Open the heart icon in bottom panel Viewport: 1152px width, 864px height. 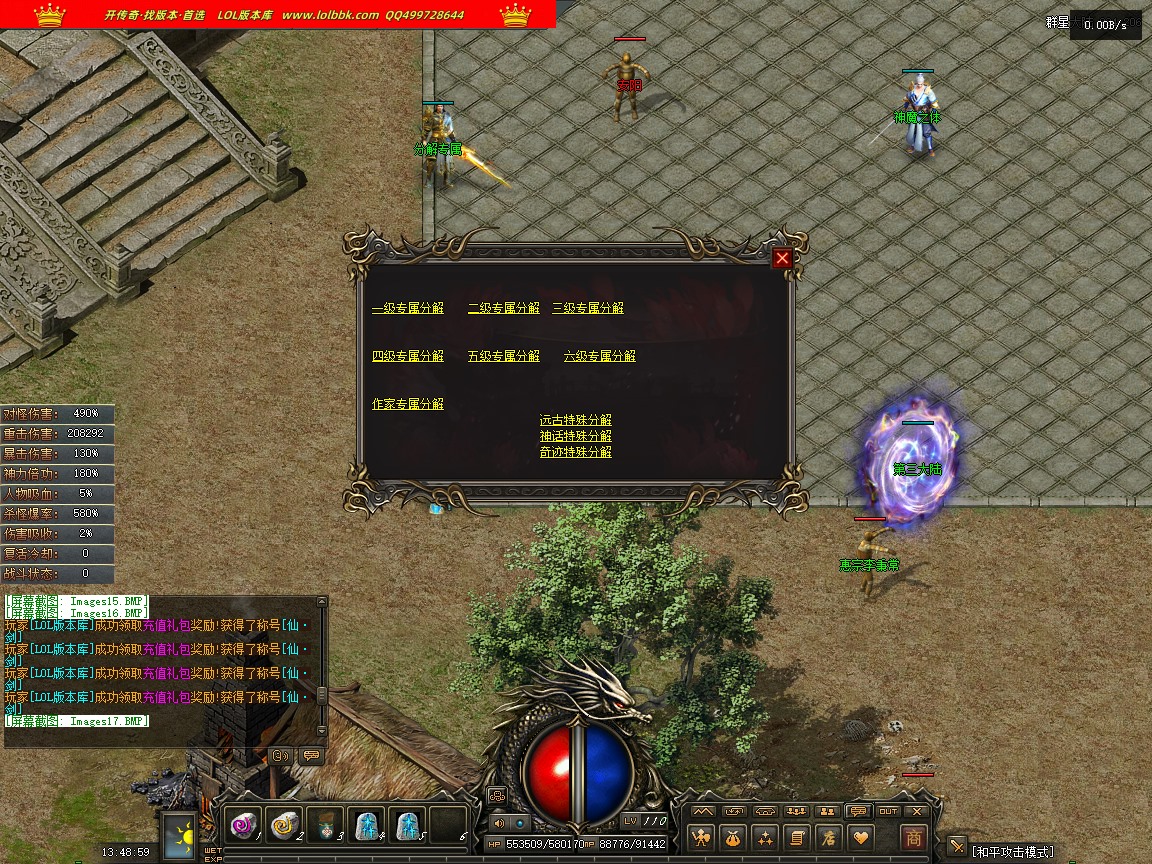(x=860, y=837)
